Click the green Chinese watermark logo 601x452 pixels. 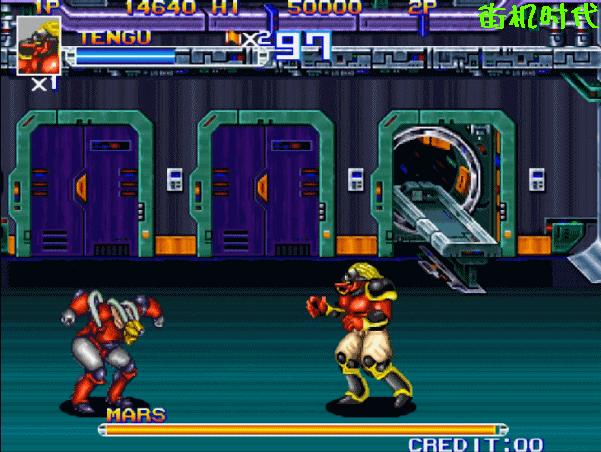537,18
